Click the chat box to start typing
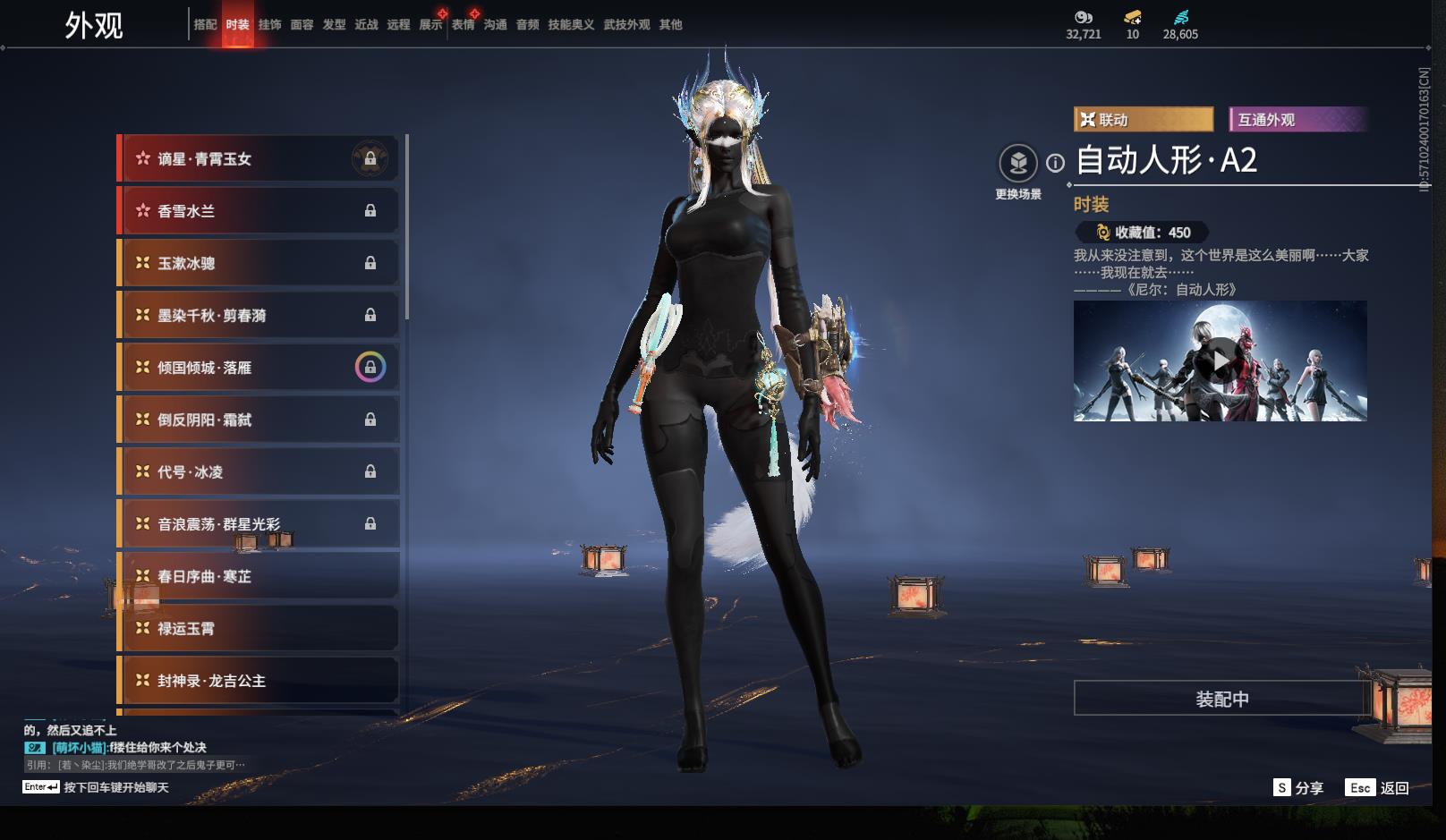The image size is (1446, 840). [115, 787]
